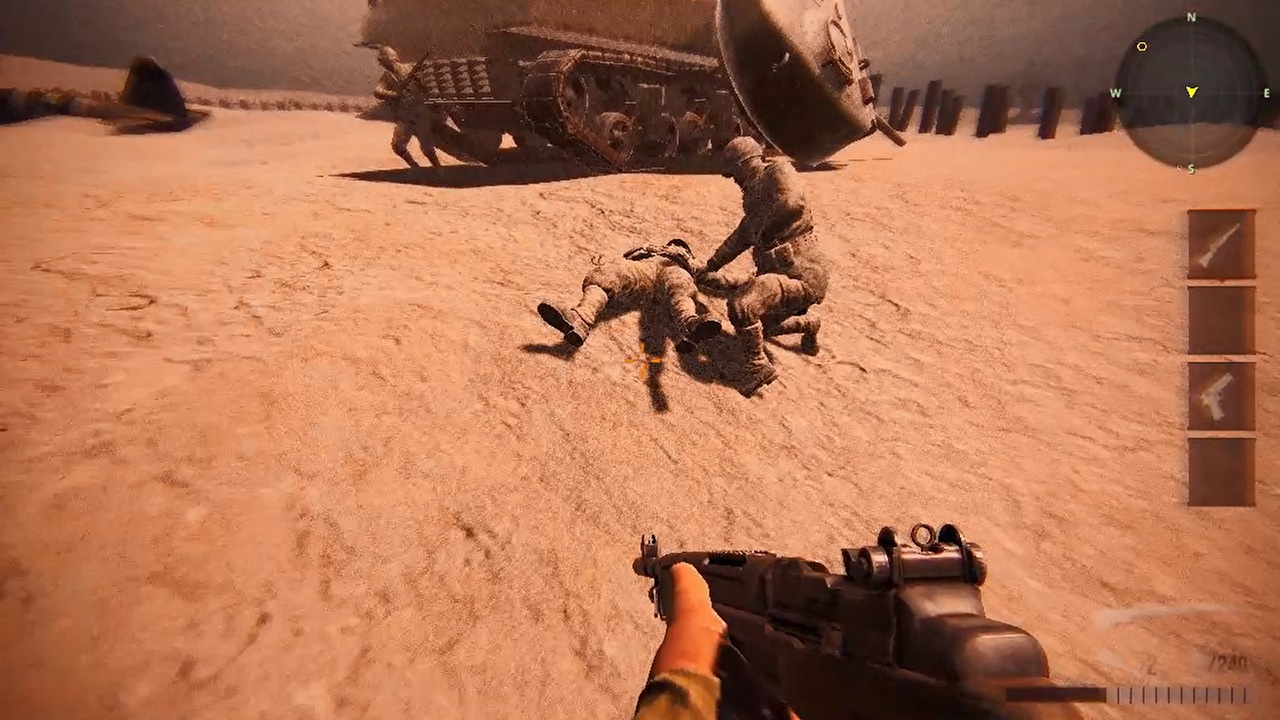Click the player direction arrow on the minimap
The image size is (1280, 720).
(1192, 90)
